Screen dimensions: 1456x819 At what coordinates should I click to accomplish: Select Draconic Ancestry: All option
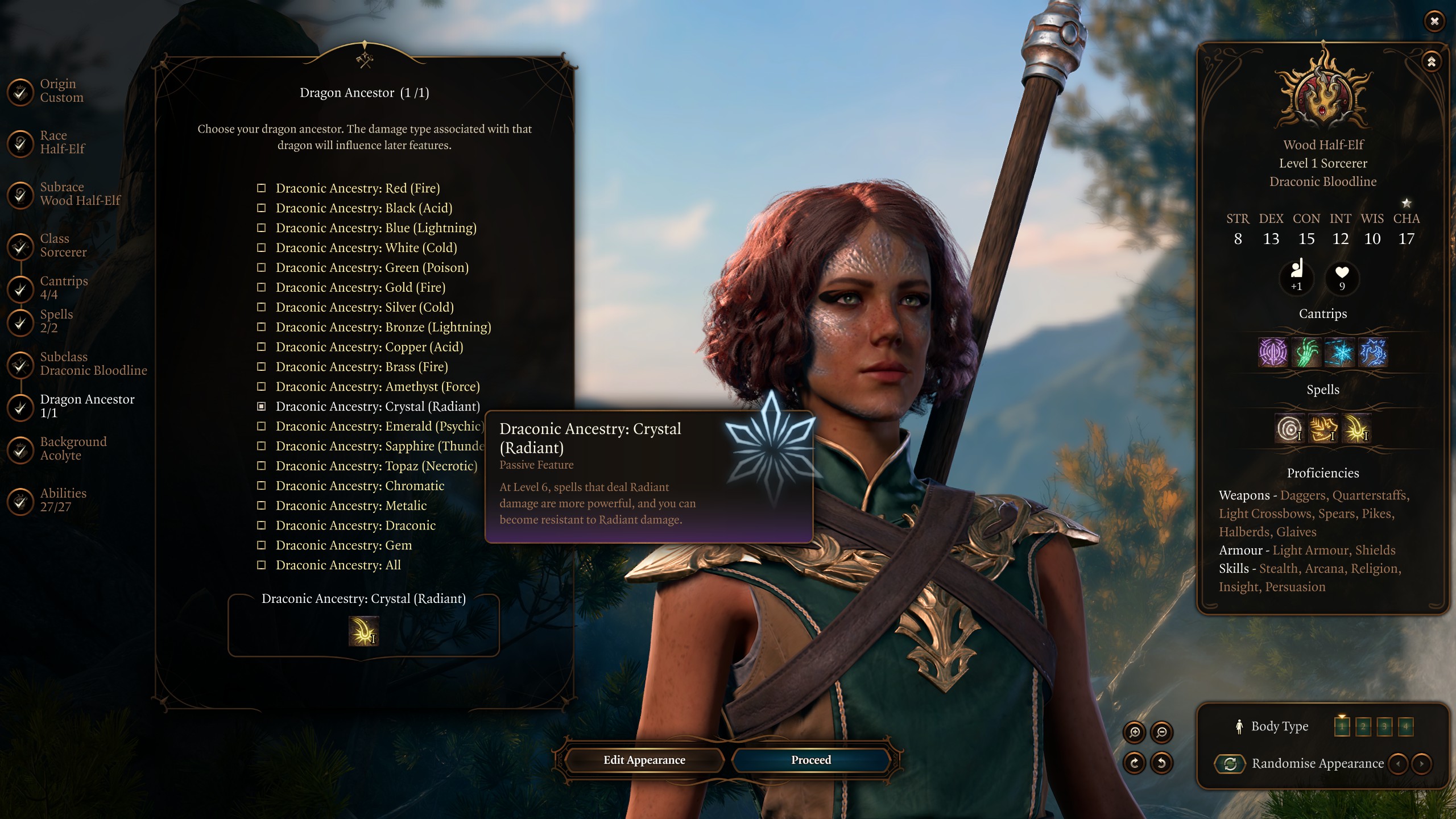tap(338, 565)
